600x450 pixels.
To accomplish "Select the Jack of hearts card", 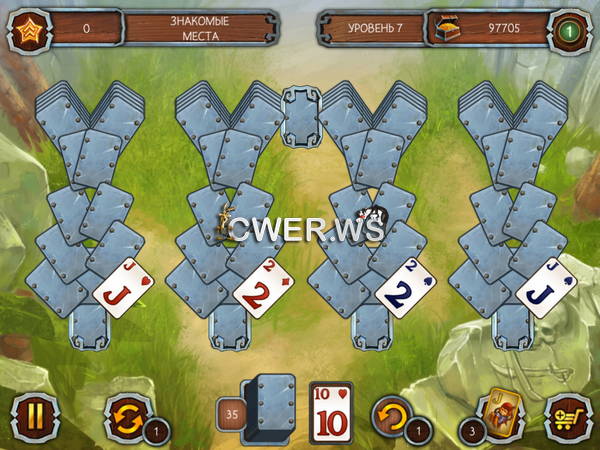I will tap(122, 285).
